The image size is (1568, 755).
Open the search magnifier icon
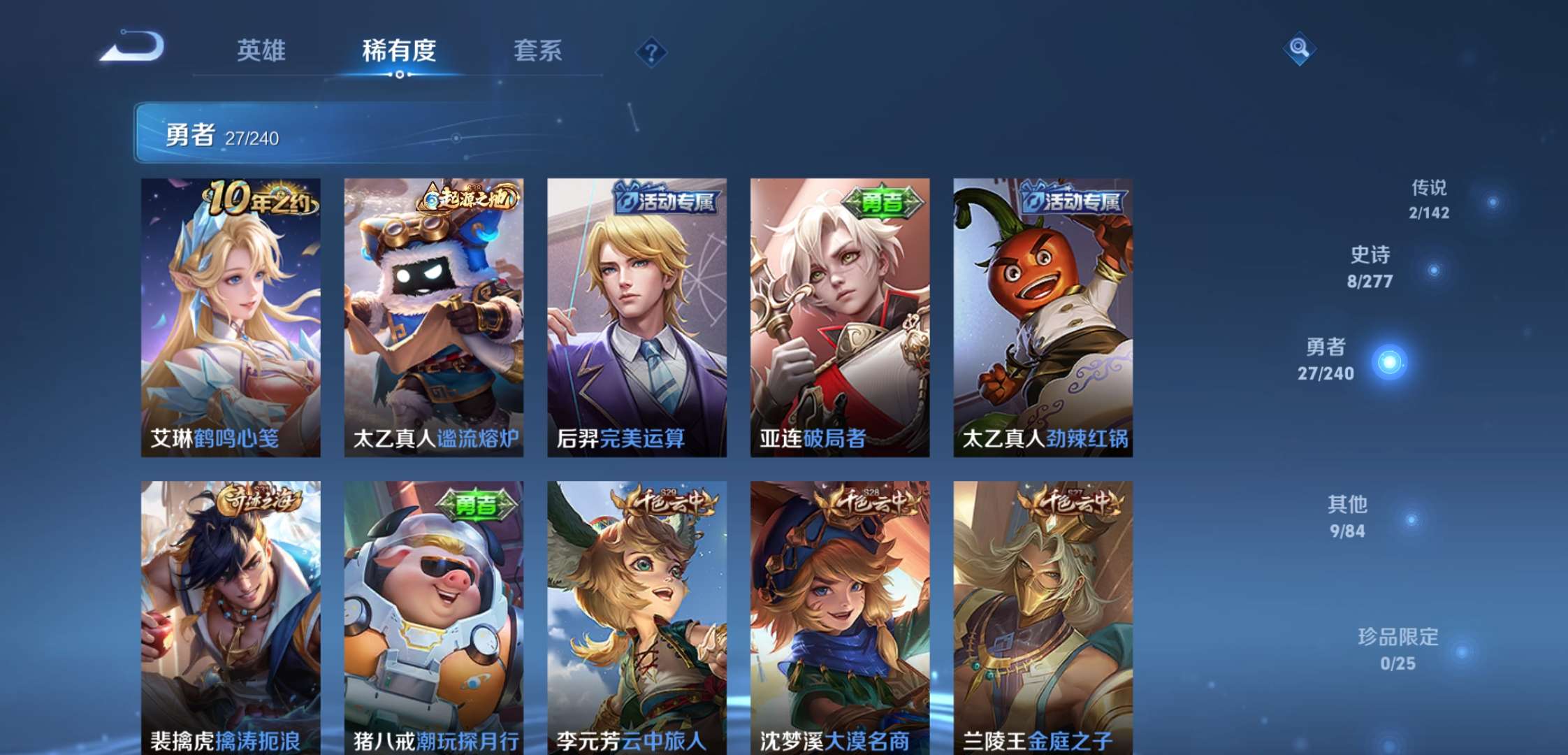1300,50
